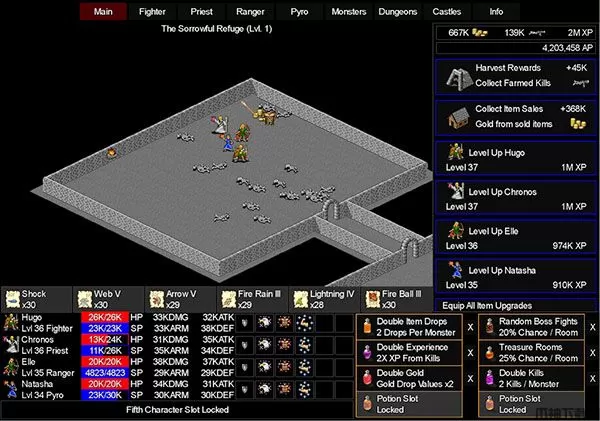Switch to the Fighter tab
Screen dimensions: 600x421
pos(153,12)
